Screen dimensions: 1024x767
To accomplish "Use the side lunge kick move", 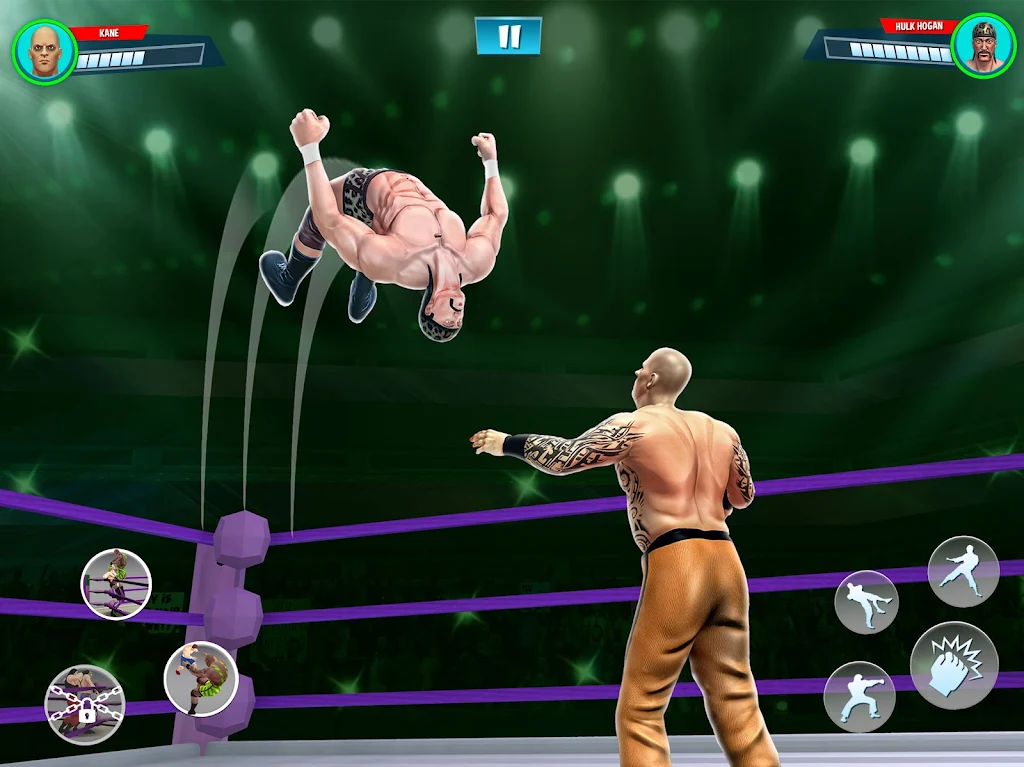I will 963,571.
